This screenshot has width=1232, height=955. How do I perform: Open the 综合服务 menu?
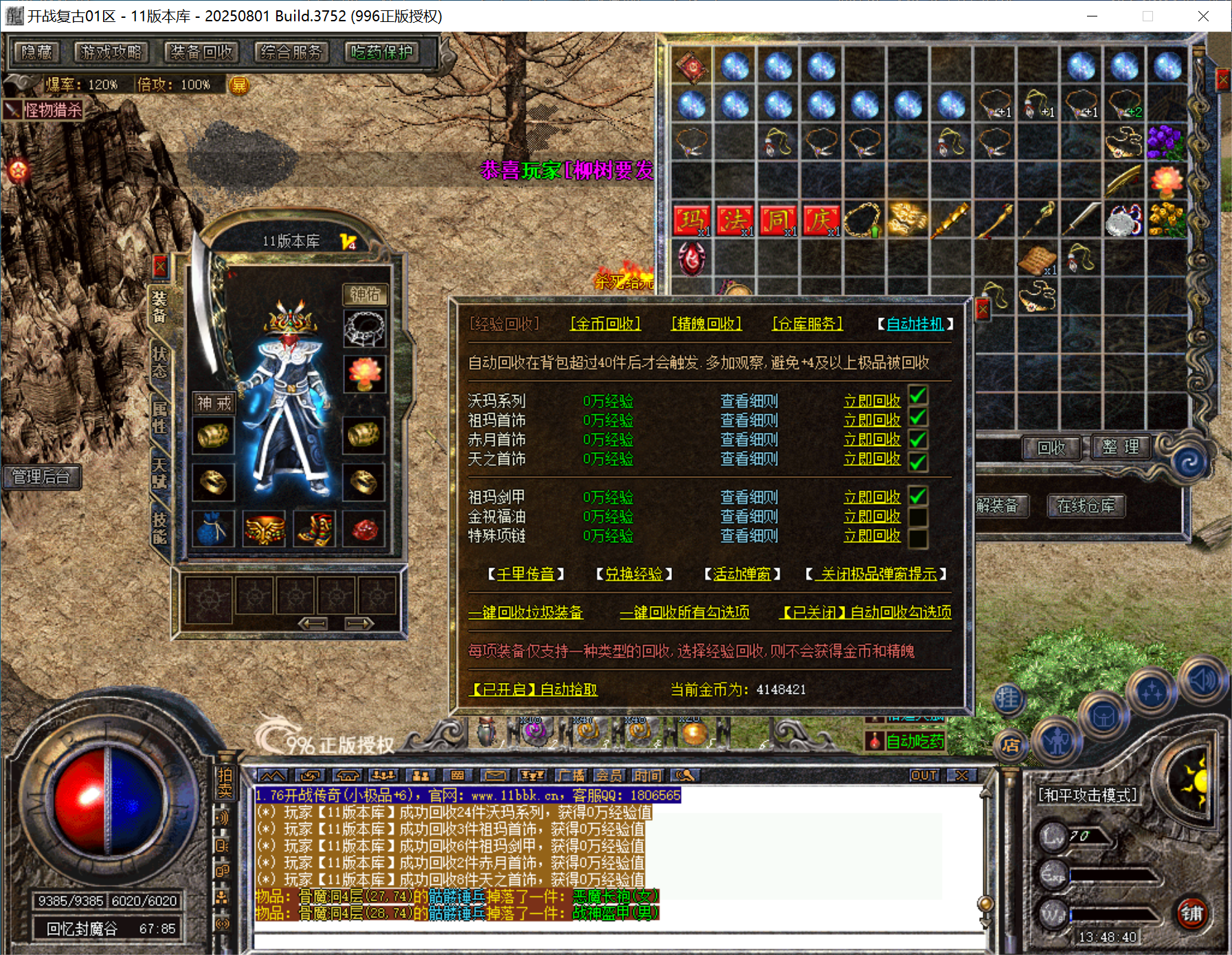(291, 52)
